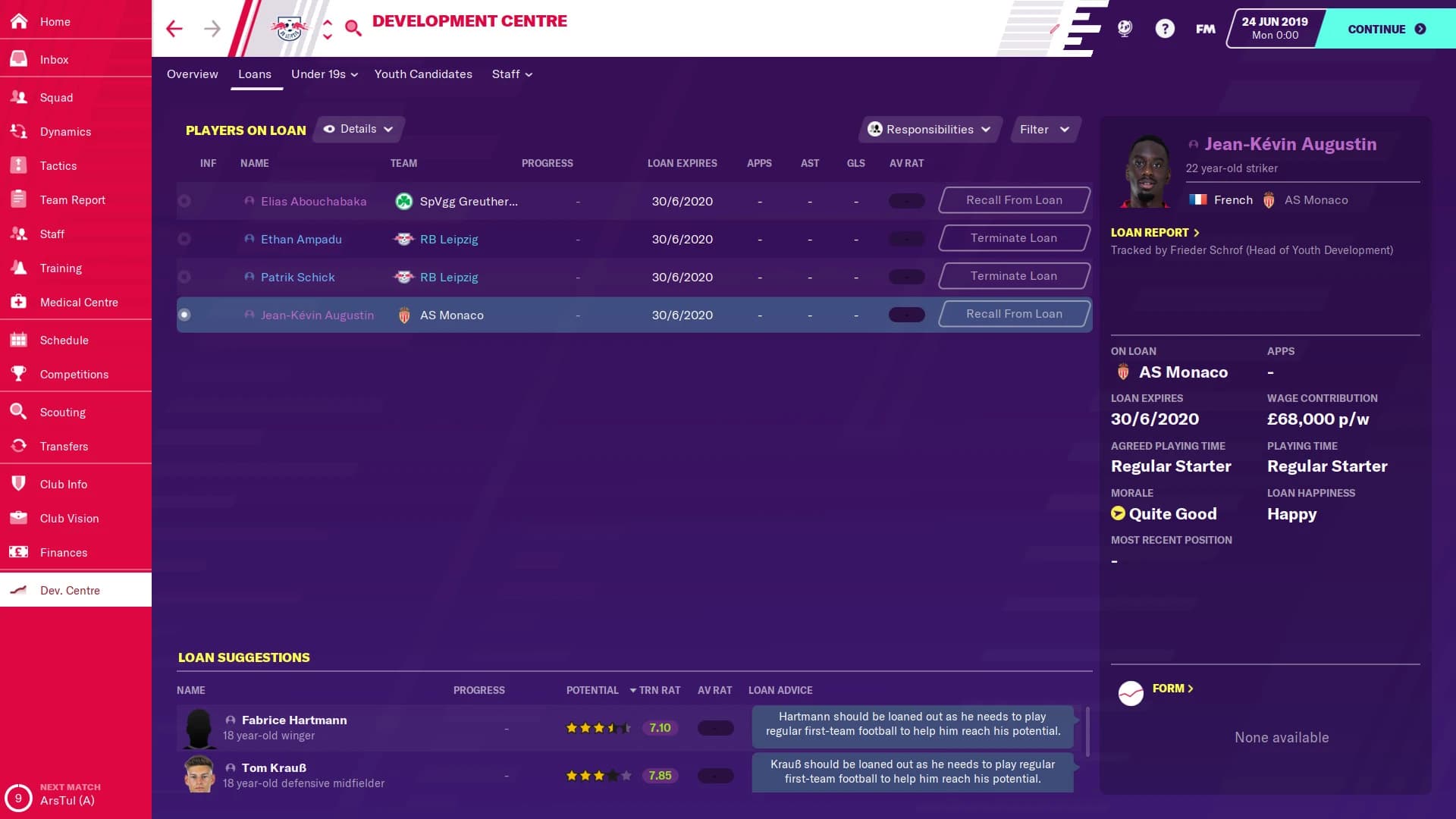Select Elias Abouchabaka's info indicator
The image size is (1456, 819).
[184, 201]
